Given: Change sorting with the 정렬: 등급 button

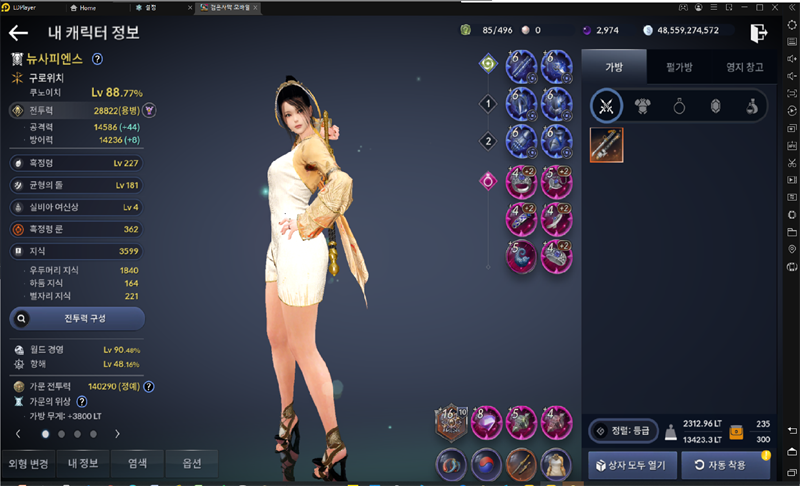Looking at the screenshot, I should point(622,431).
